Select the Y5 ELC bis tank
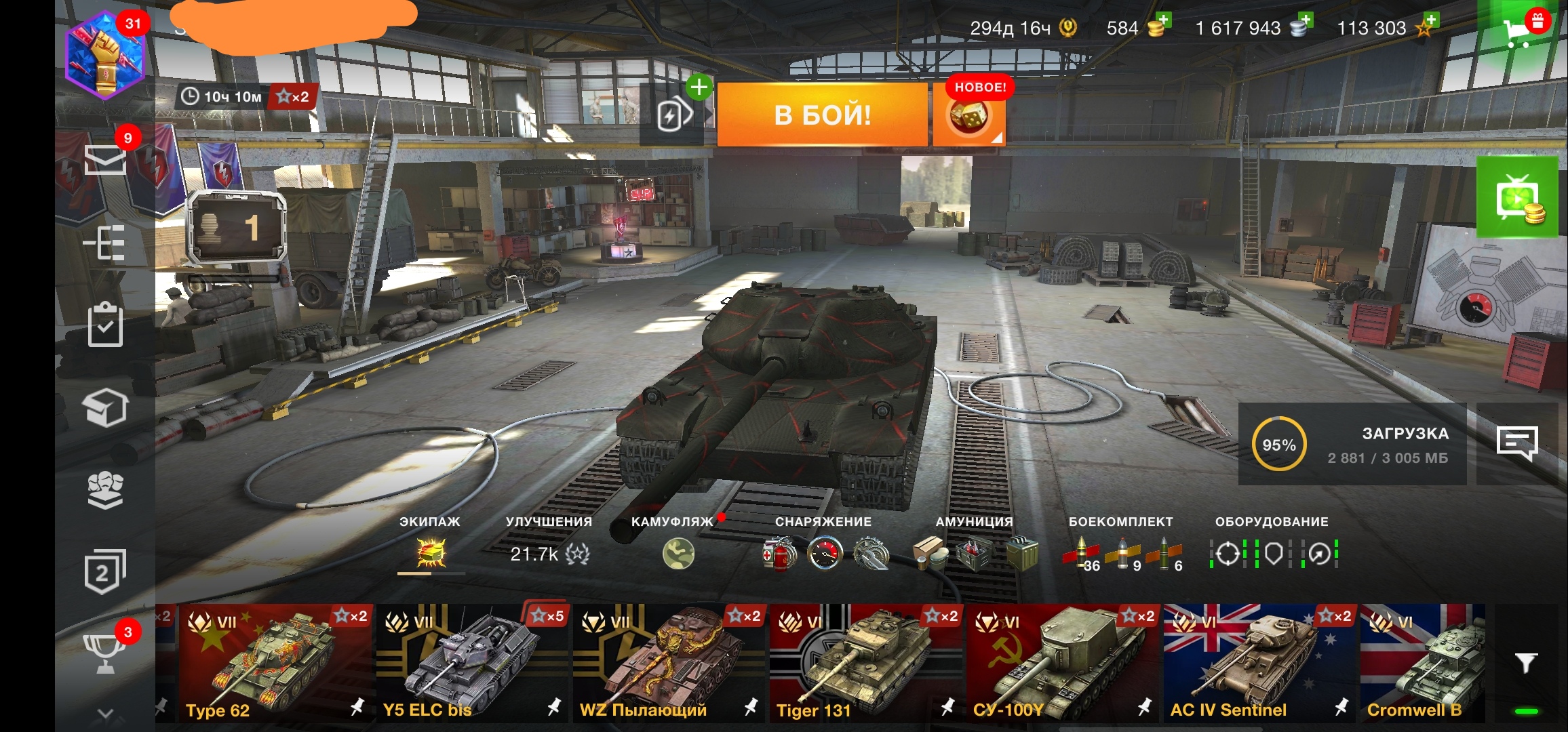1568x732 pixels. point(472,663)
